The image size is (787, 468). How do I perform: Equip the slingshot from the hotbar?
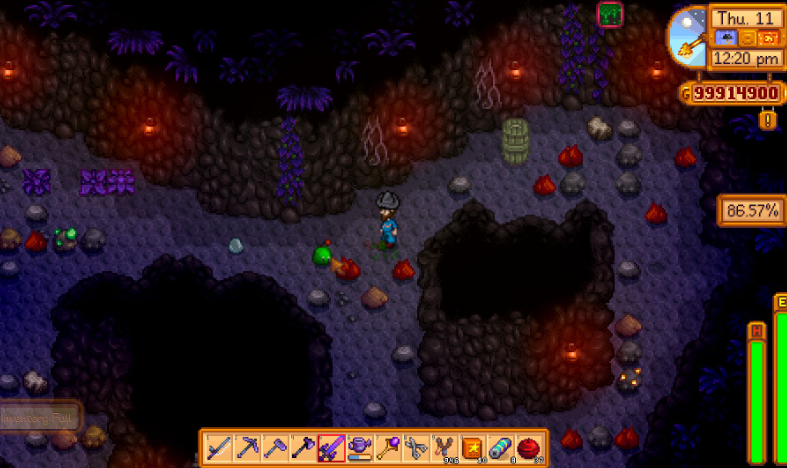pyautogui.click(x=443, y=448)
